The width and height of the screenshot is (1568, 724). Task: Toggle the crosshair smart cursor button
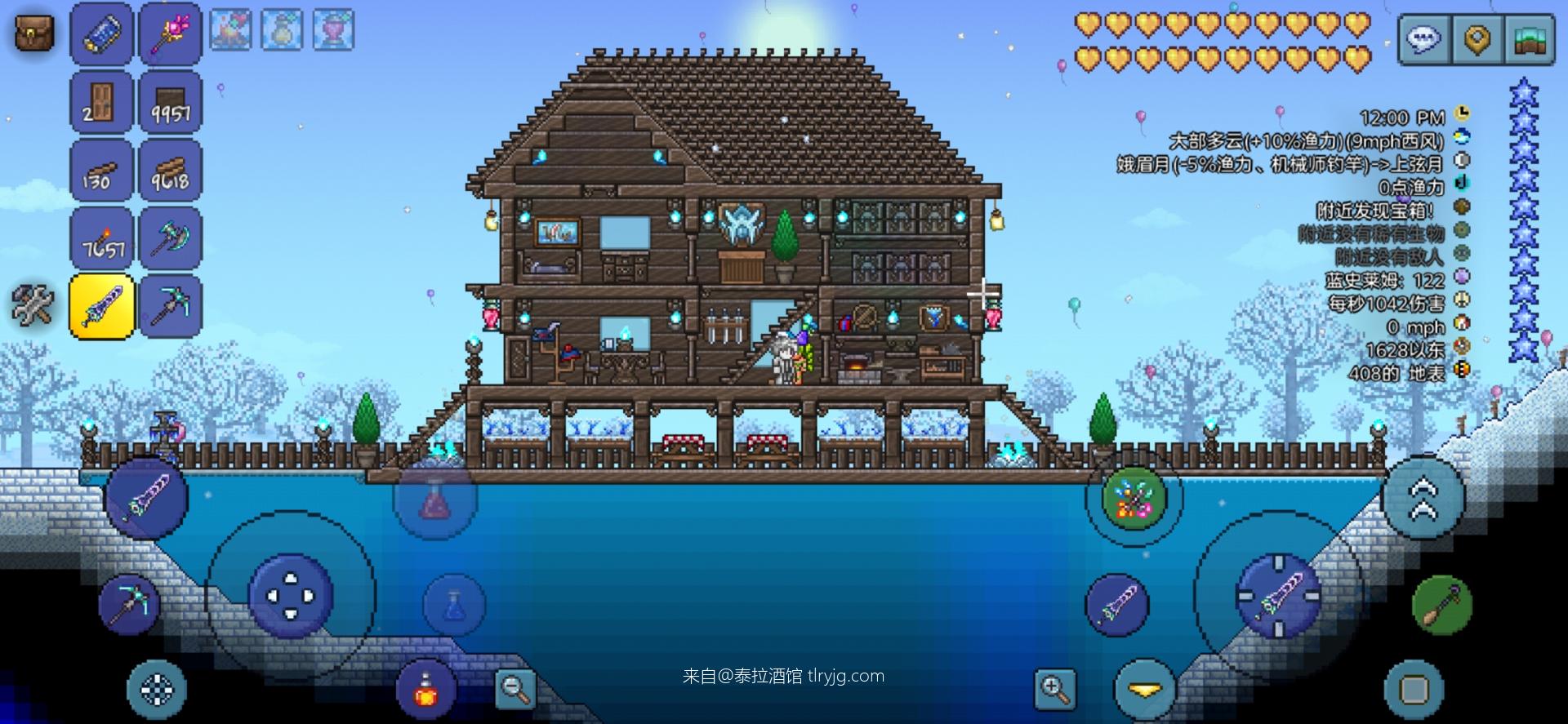coord(157,691)
